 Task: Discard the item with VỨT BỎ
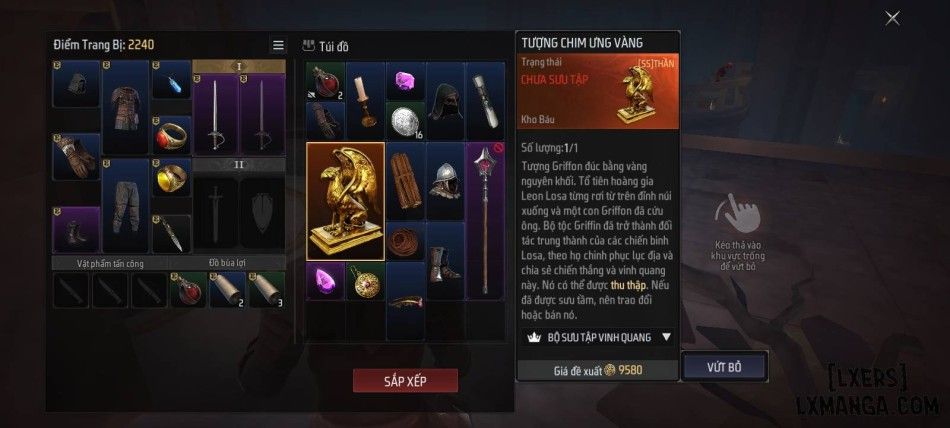point(724,367)
